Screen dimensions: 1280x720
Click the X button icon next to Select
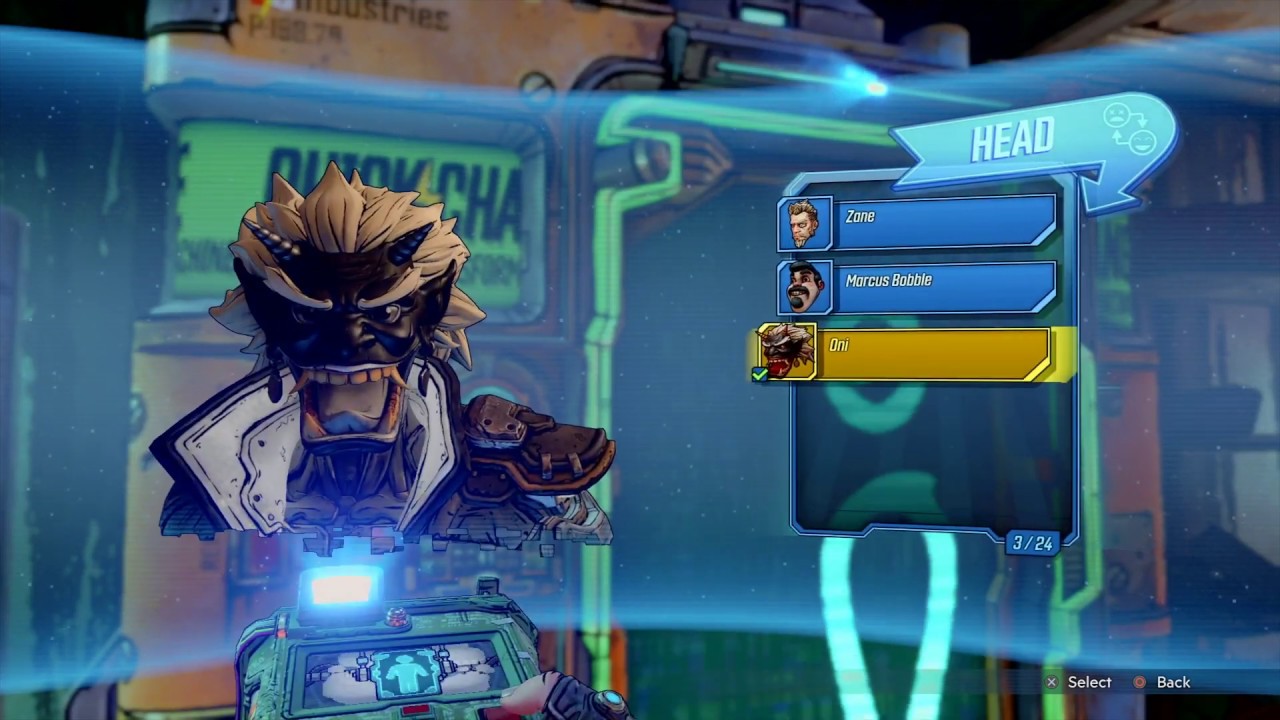[1051, 682]
